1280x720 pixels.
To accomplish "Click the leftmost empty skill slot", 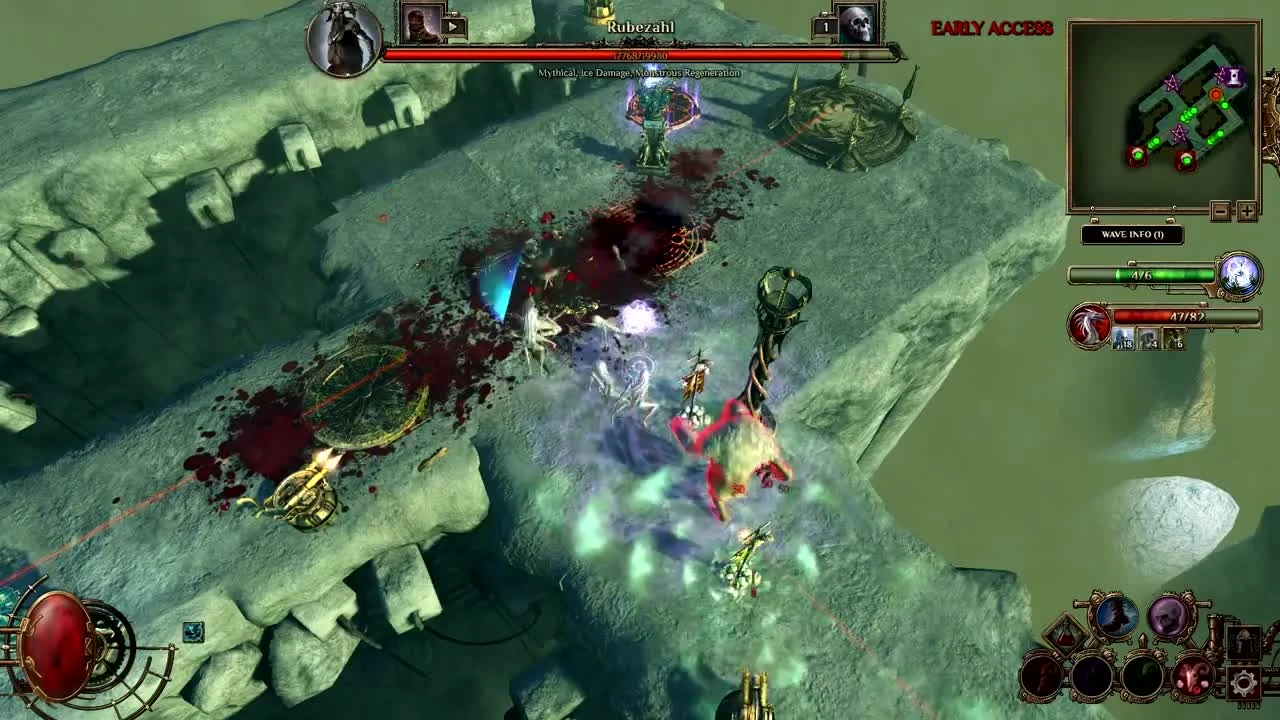I will coord(1040,677).
